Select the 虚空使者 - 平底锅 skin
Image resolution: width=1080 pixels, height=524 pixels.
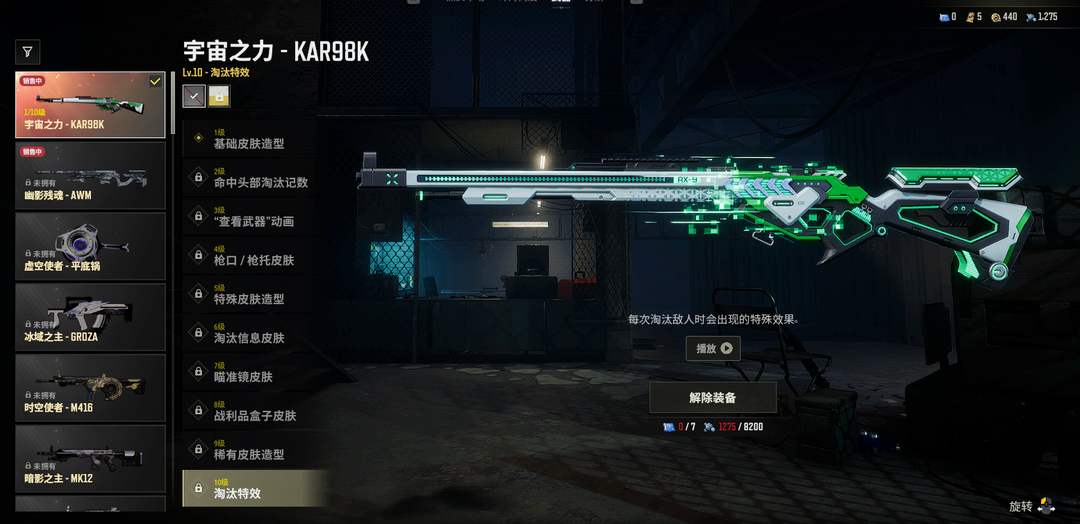pyautogui.click(x=90, y=246)
